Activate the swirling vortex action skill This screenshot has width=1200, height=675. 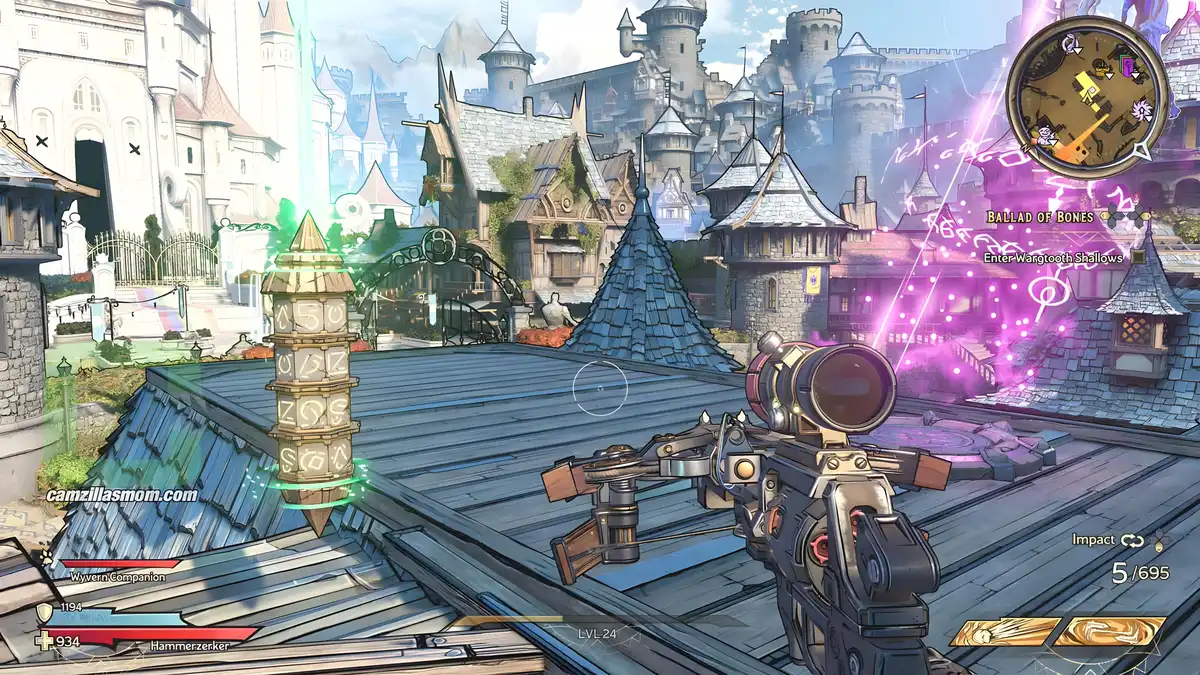pyautogui.click(x=1112, y=632)
